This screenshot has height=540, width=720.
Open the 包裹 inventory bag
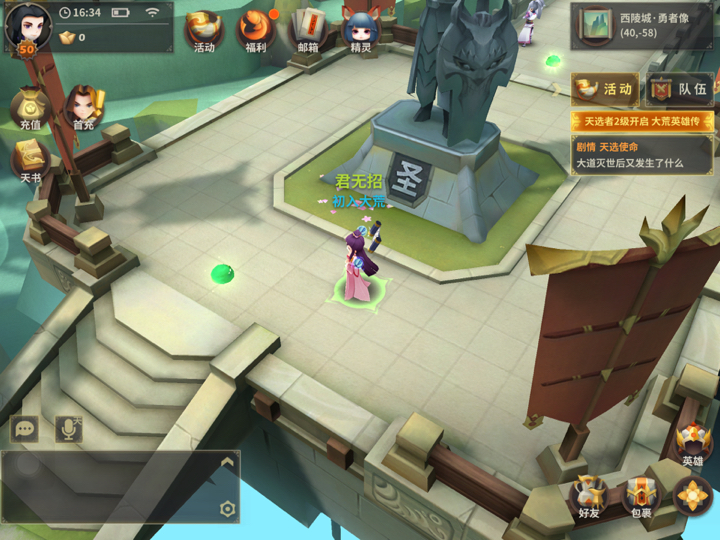[x=640, y=496]
